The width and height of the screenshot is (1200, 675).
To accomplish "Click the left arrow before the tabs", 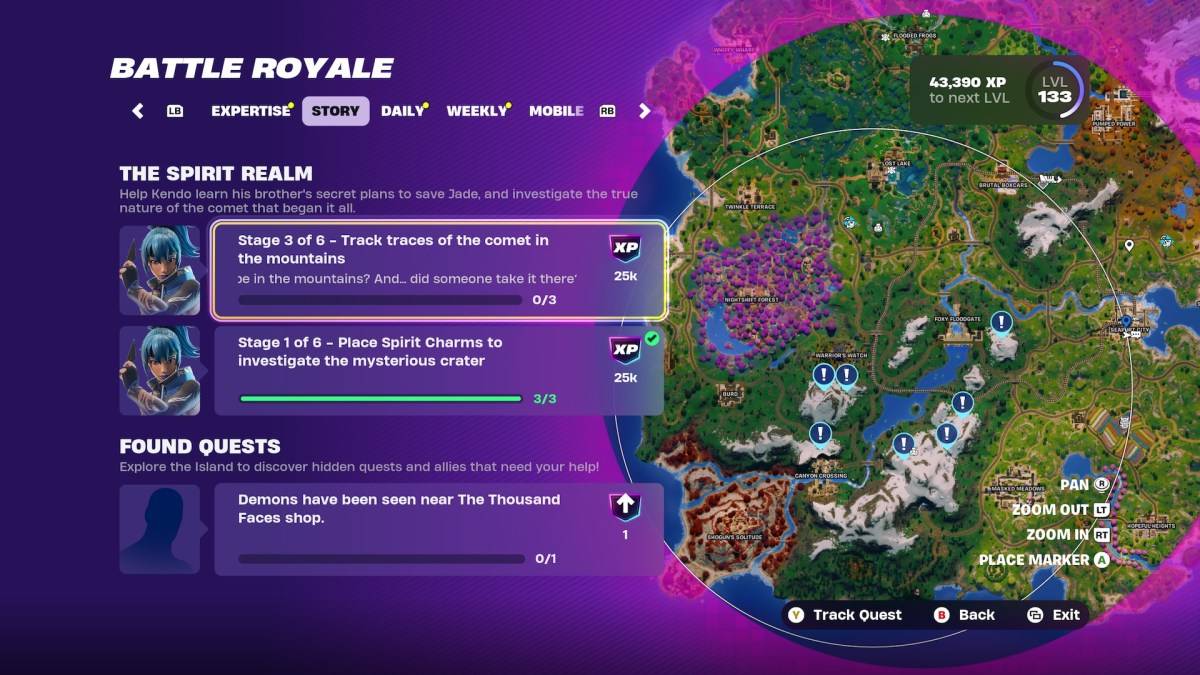I will [138, 111].
